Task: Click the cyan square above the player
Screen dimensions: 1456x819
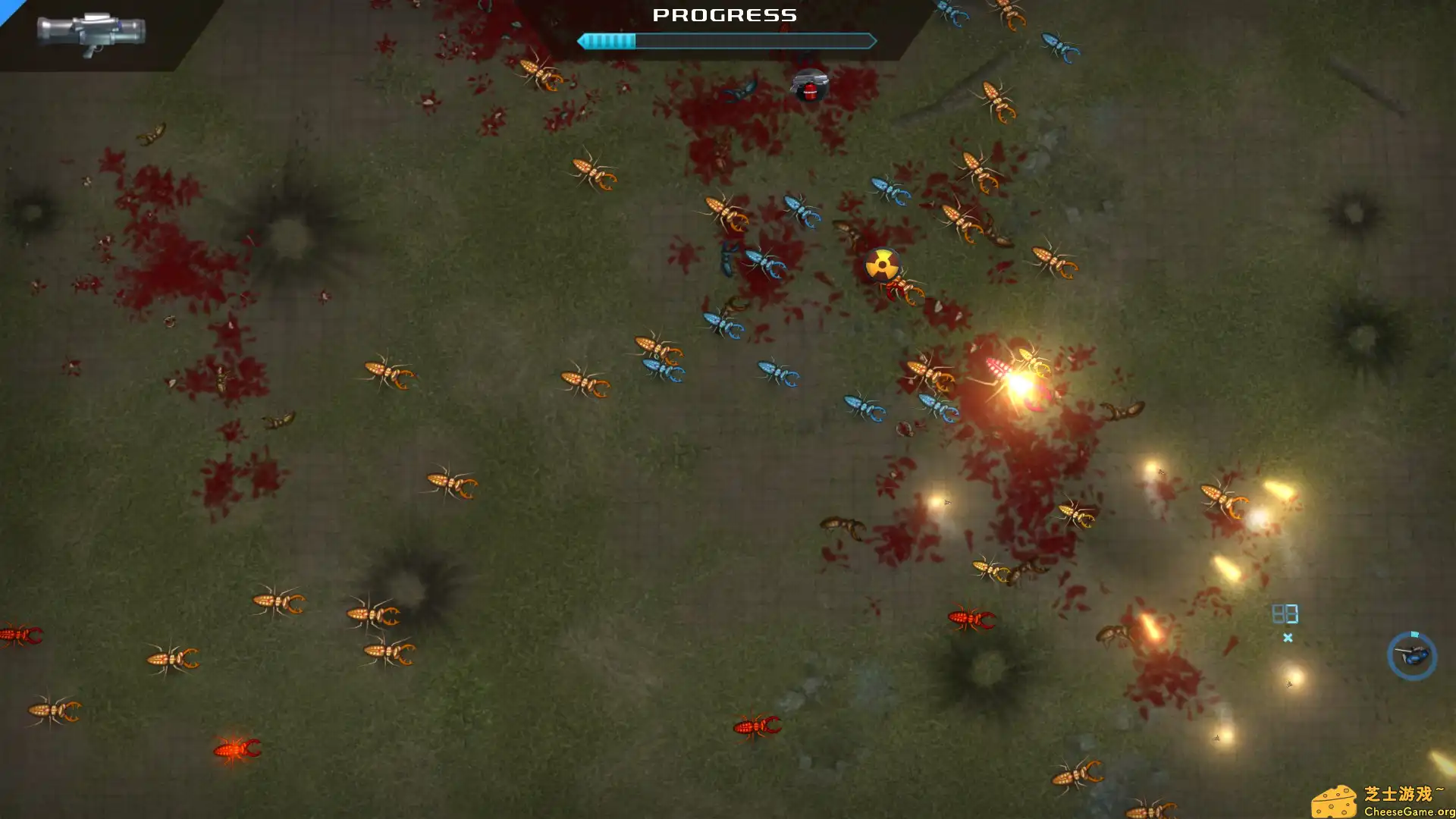Action: pos(1415,635)
